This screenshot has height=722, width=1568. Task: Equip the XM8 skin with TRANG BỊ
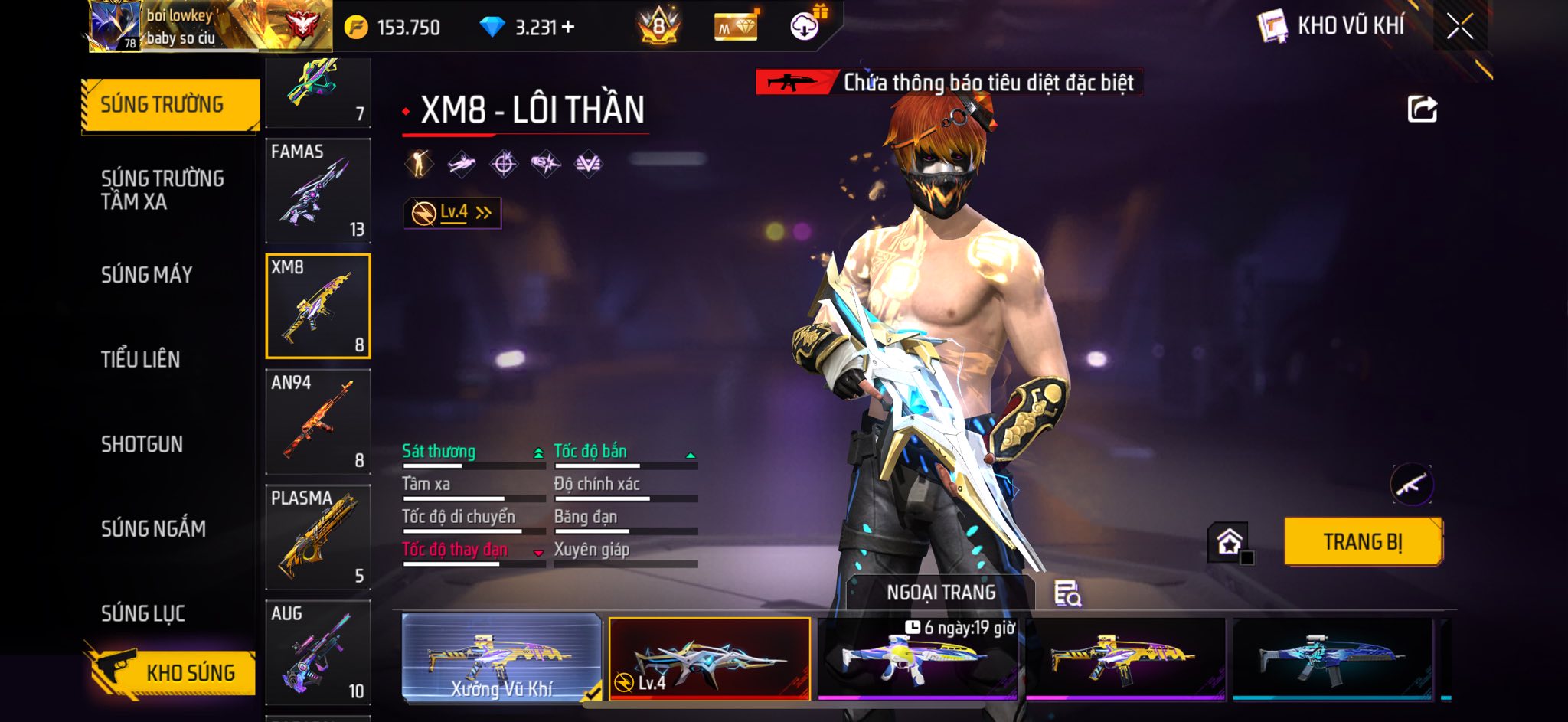pos(1363,542)
